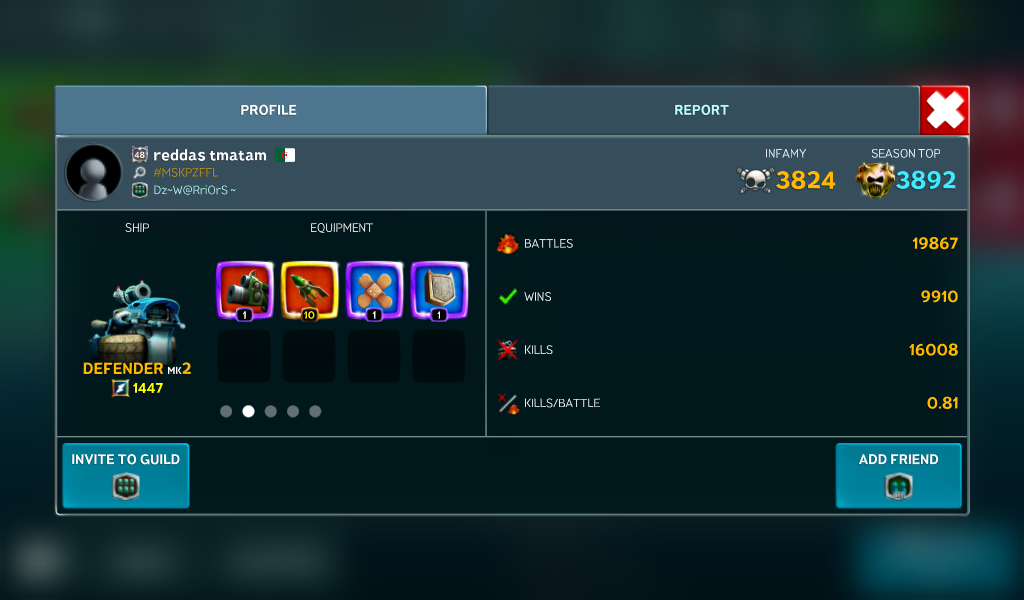
Task: Close the player profile window
Action: [x=944, y=110]
